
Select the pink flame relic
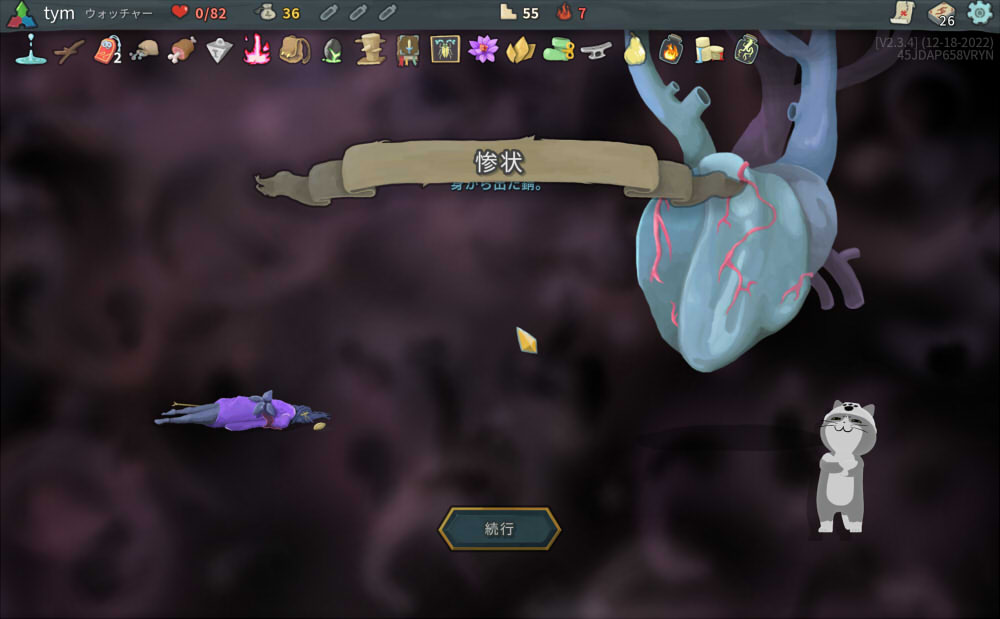tap(257, 49)
